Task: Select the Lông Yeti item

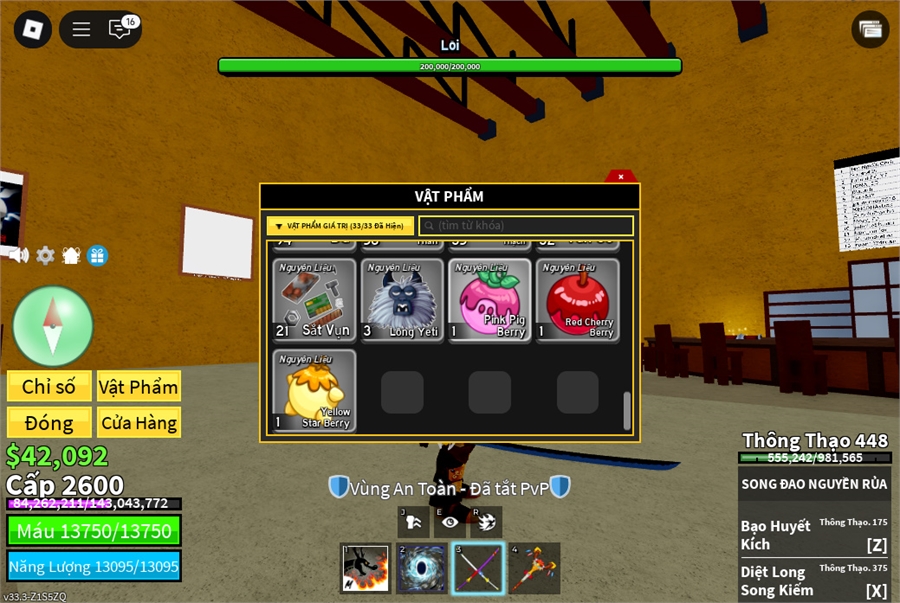Action: point(402,300)
